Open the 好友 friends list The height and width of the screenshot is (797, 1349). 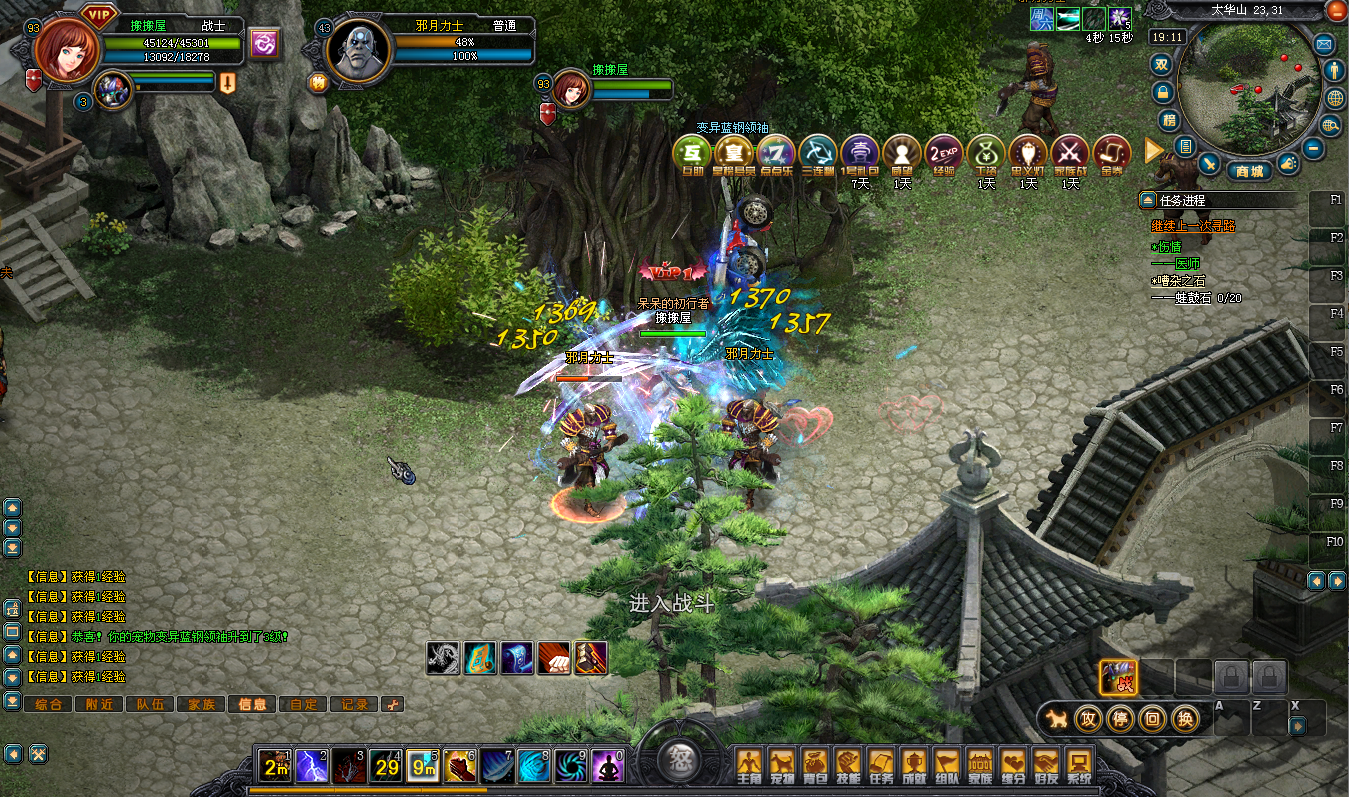coord(1045,767)
